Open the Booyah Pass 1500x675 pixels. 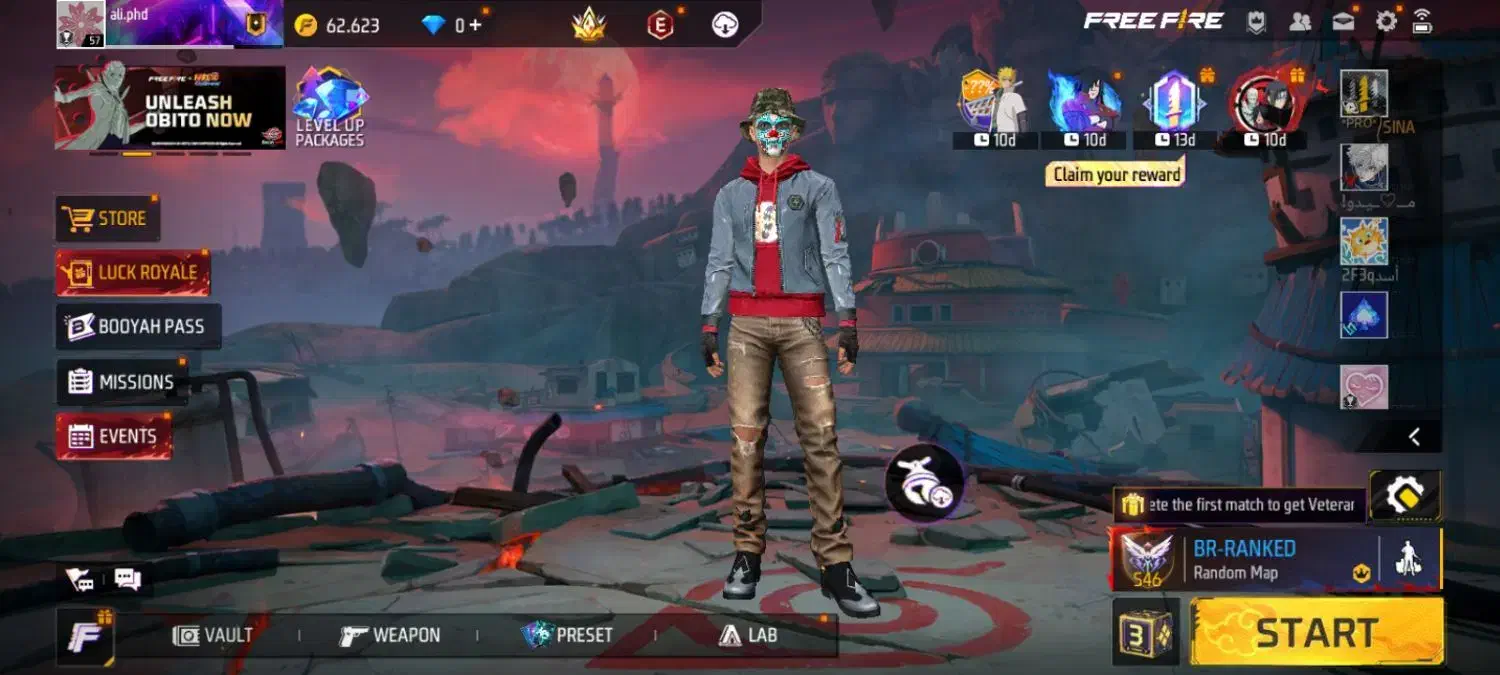[138, 326]
